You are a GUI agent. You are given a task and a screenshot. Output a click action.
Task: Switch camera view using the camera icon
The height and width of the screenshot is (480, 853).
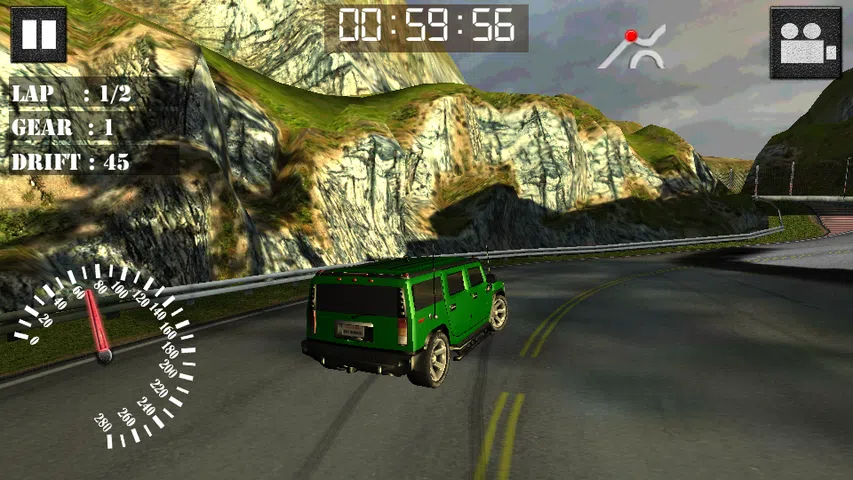[x=805, y=44]
